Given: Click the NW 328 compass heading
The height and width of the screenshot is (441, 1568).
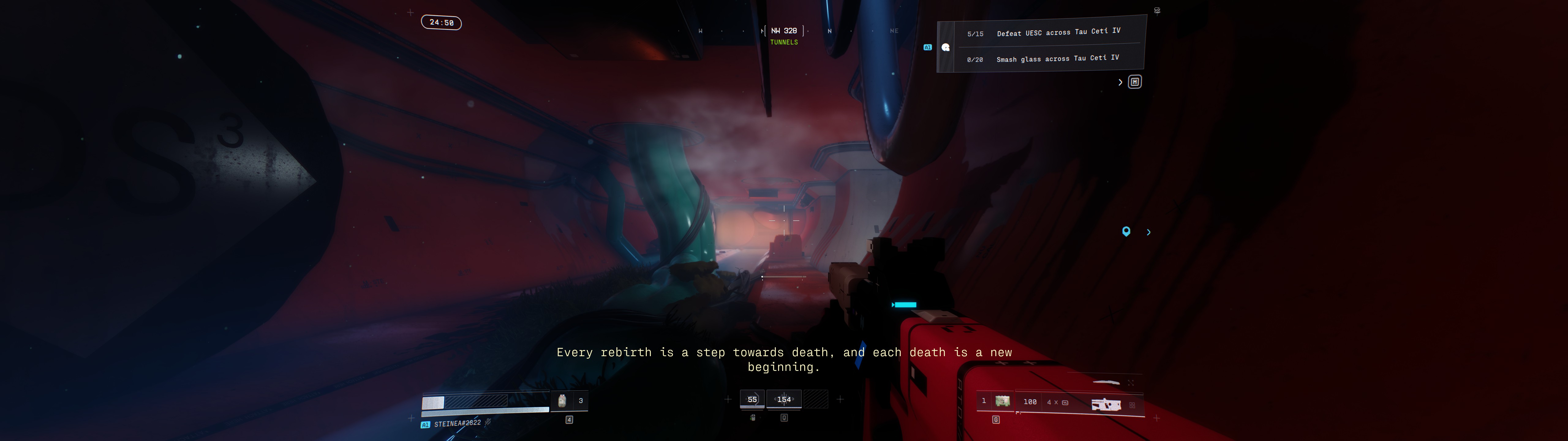Looking at the screenshot, I should pos(784,30).
